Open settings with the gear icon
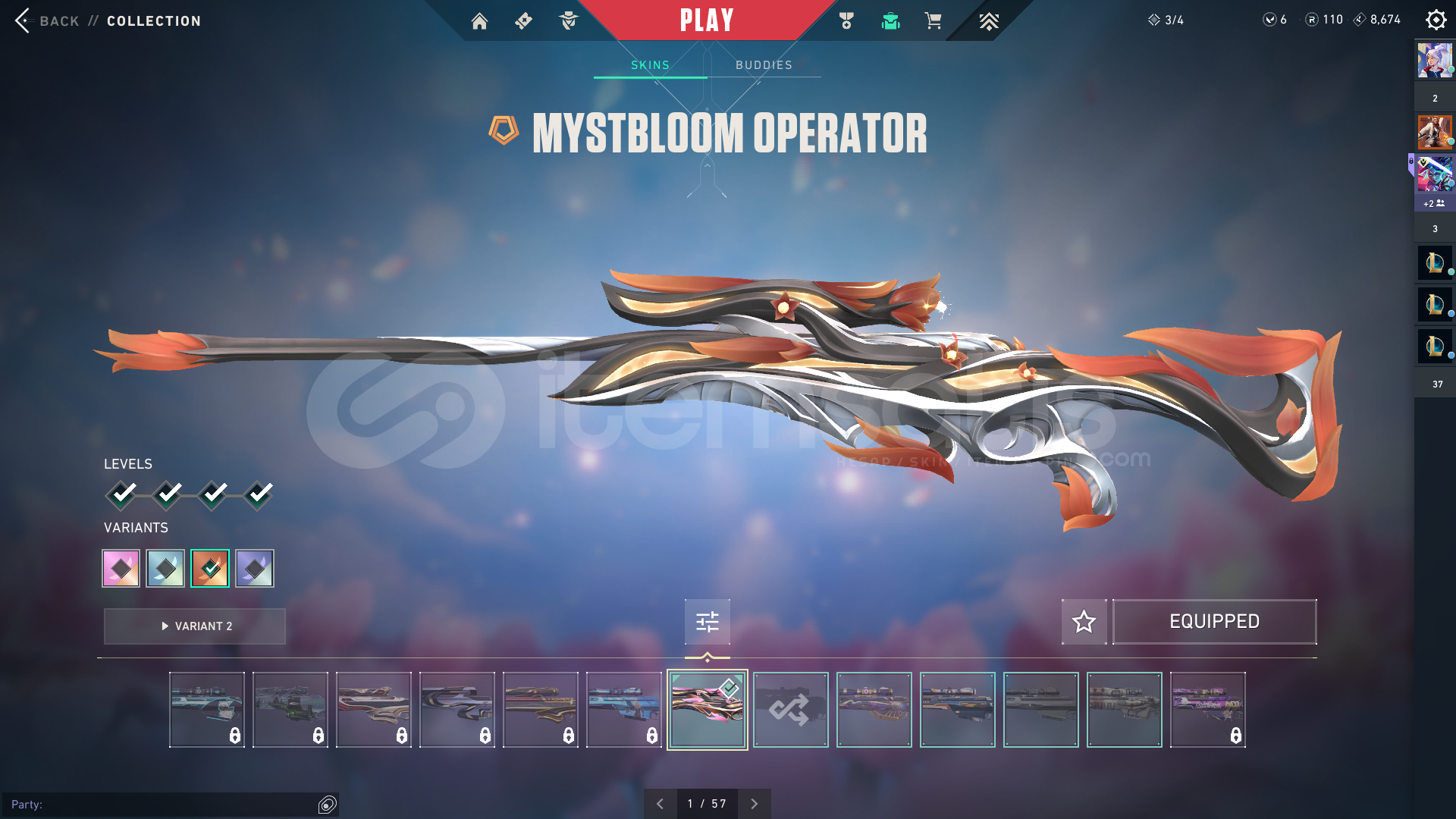 point(1436,20)
